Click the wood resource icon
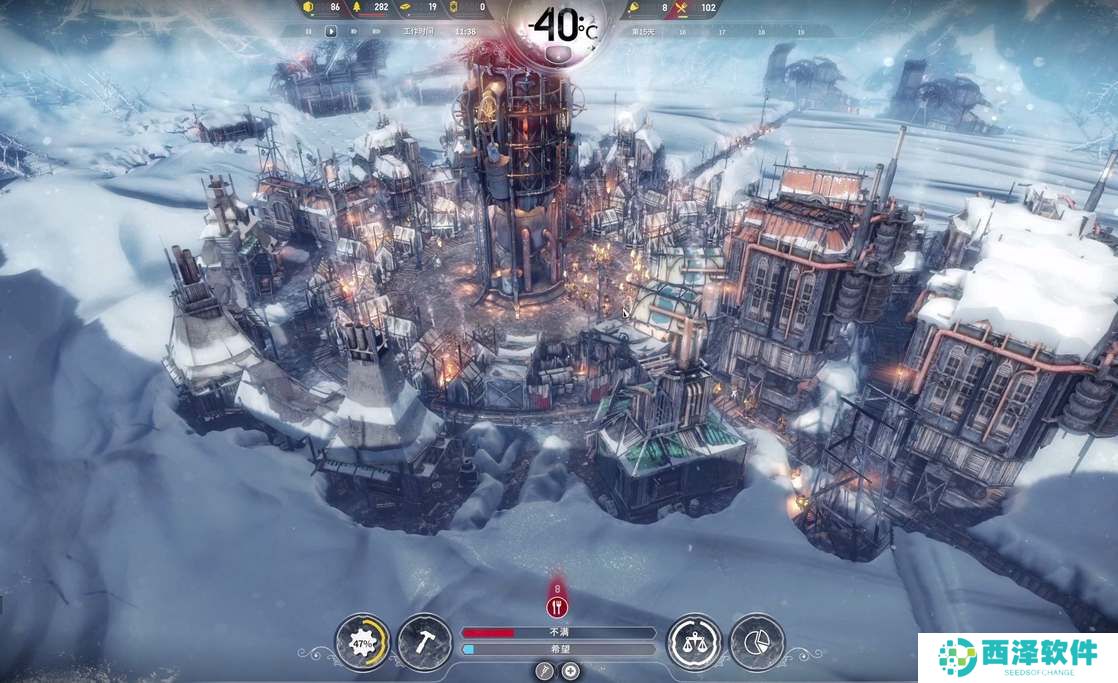The height and width of the screenshot is (683, 1118). tap(354, 8)
